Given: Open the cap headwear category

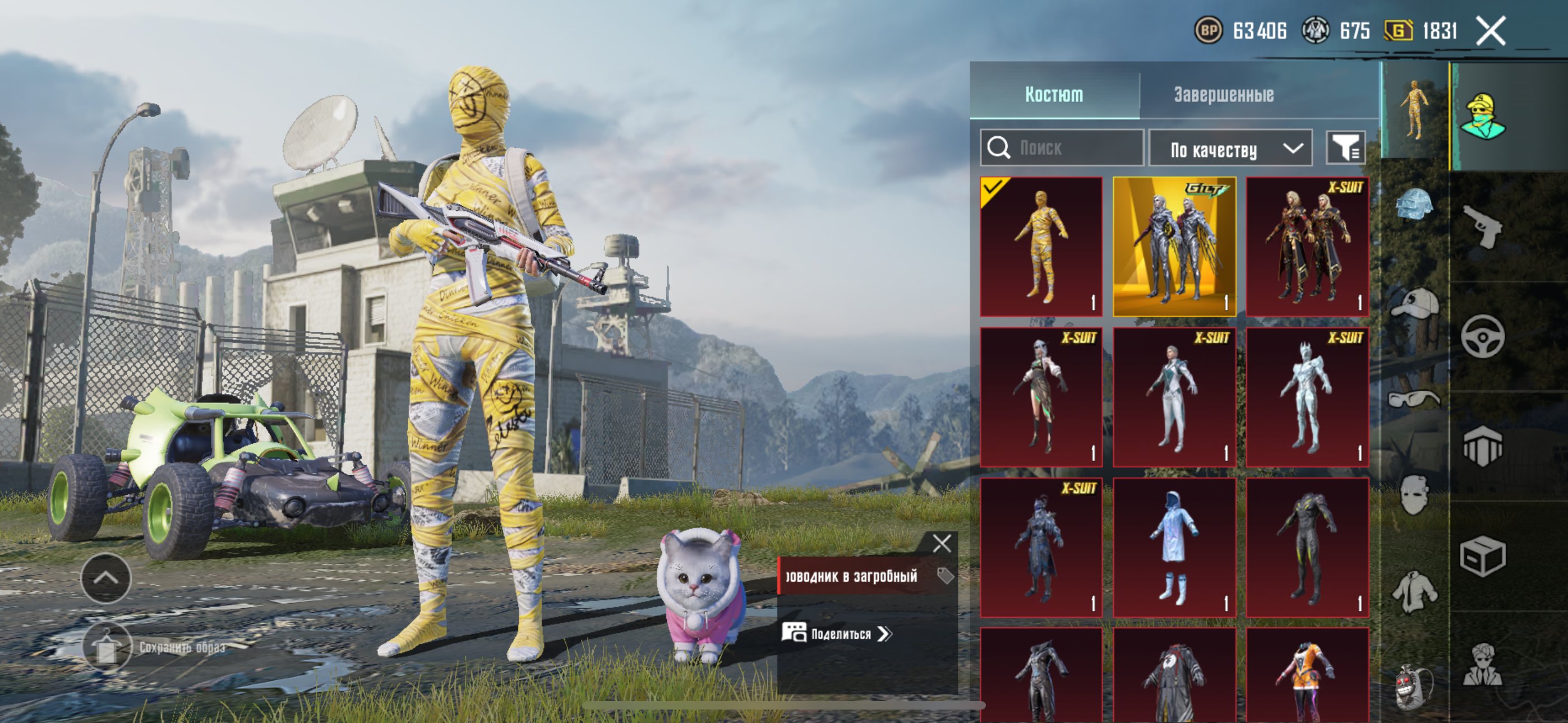Looking at the screenshot, I should pyautogui.click(x=1414, y=303).
